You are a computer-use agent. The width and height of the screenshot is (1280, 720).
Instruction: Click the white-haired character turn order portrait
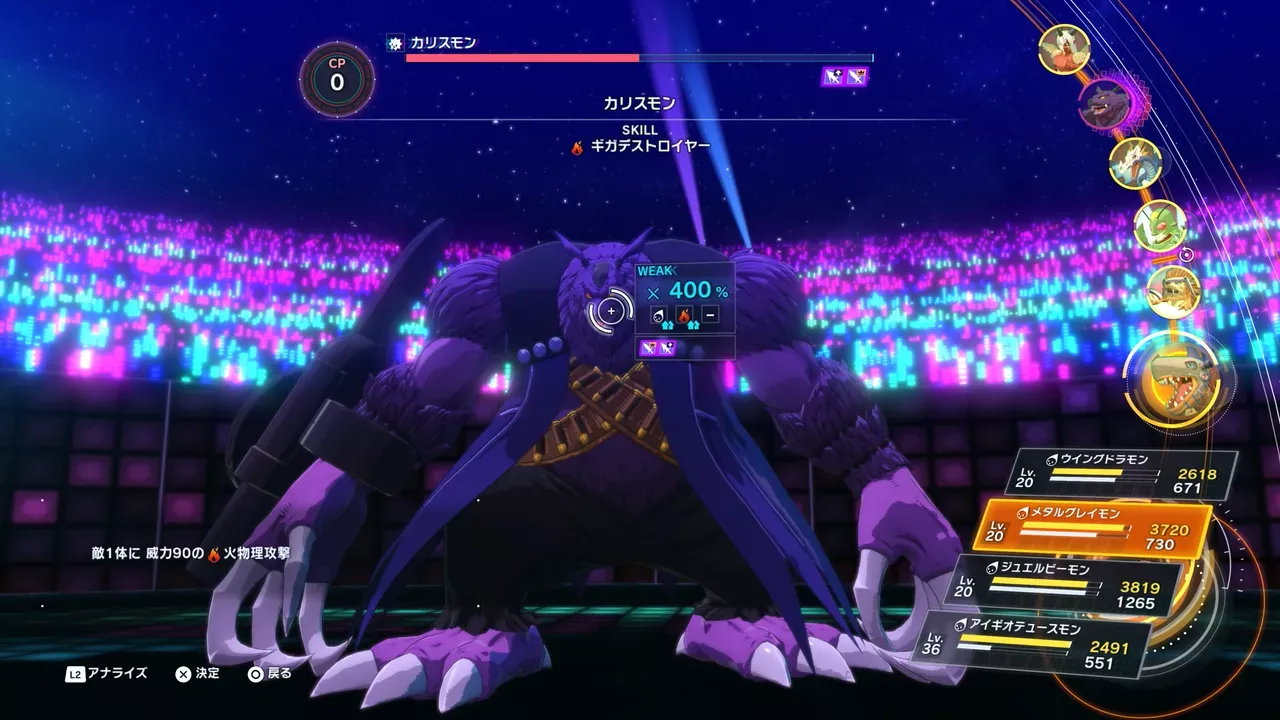coord(1063,49)
